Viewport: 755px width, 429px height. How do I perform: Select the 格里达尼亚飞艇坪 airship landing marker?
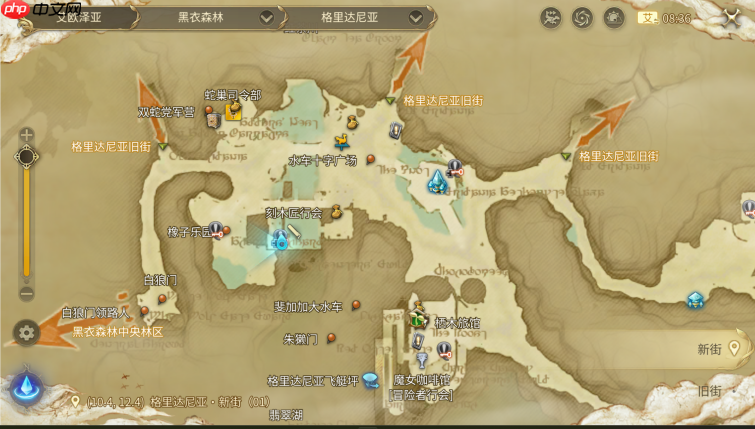[370, 379]
